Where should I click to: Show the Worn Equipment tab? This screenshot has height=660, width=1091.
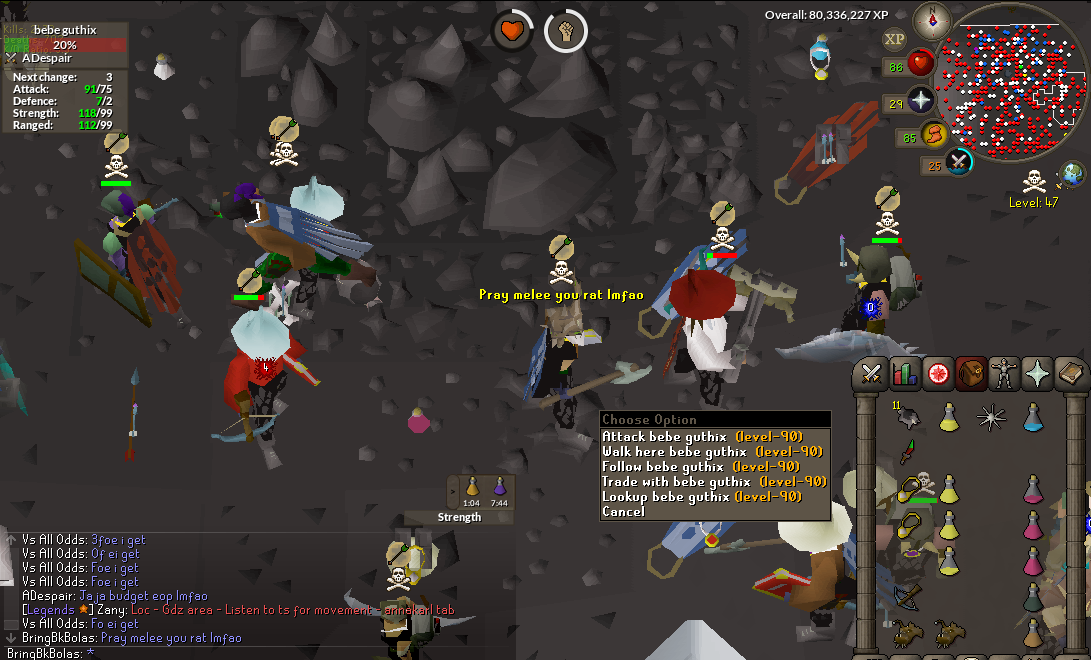(x=1004, y=374)
